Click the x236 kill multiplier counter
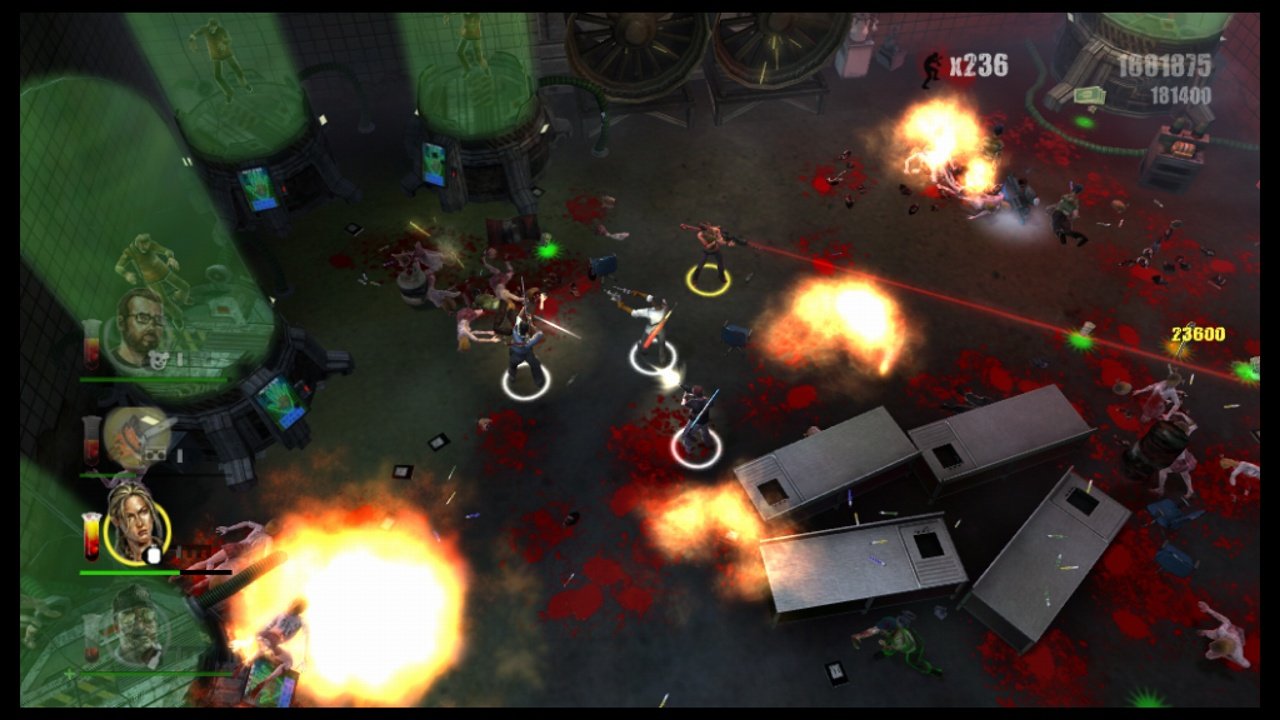This screenshot has height=720, width=1280. (977, 63)
